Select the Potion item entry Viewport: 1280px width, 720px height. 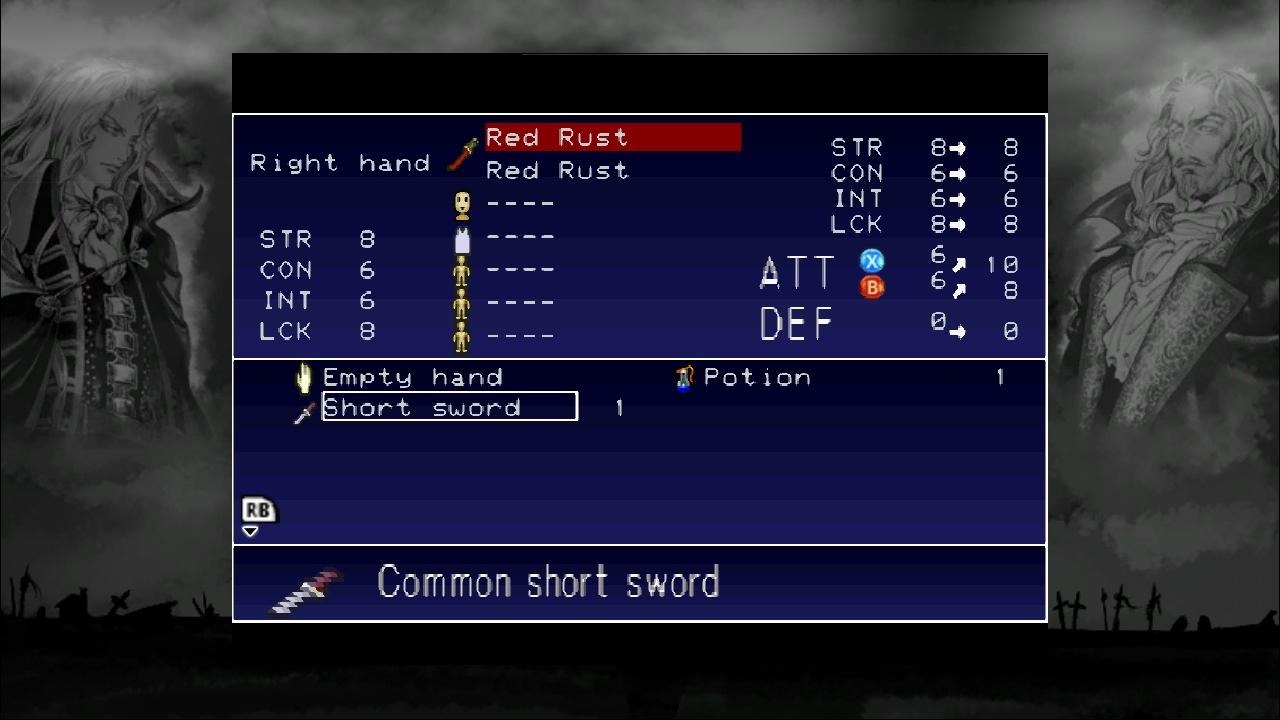point(756,378)
